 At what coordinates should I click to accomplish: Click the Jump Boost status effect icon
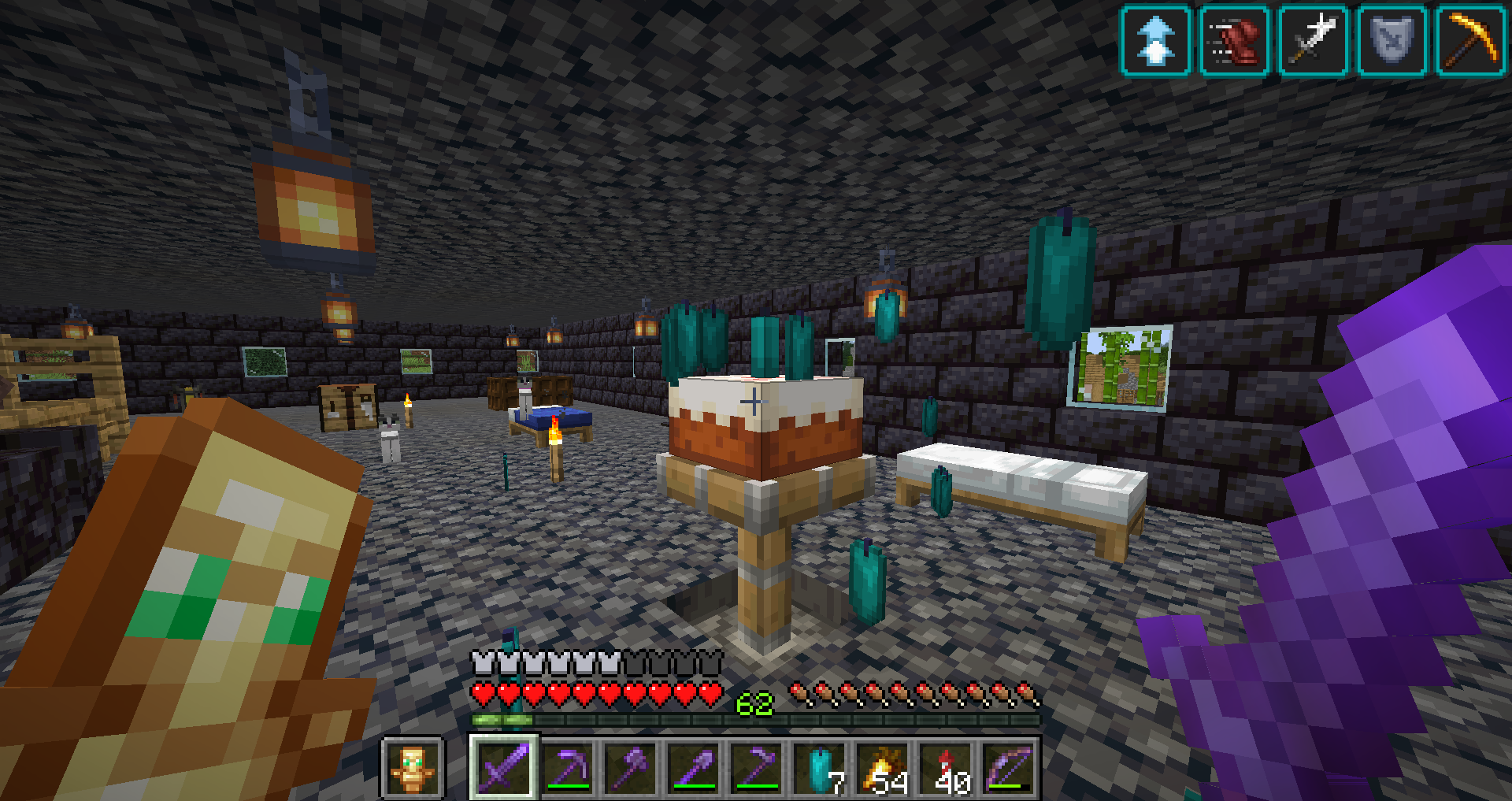click(1155, 40)
